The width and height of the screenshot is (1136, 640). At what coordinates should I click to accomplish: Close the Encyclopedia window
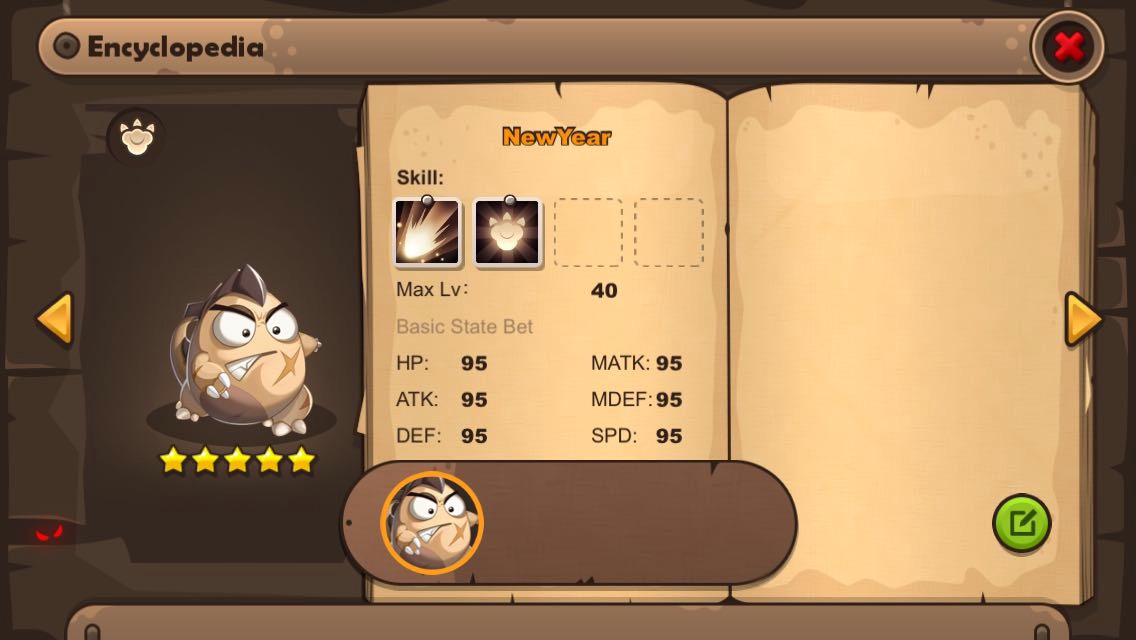(1068, 46)
